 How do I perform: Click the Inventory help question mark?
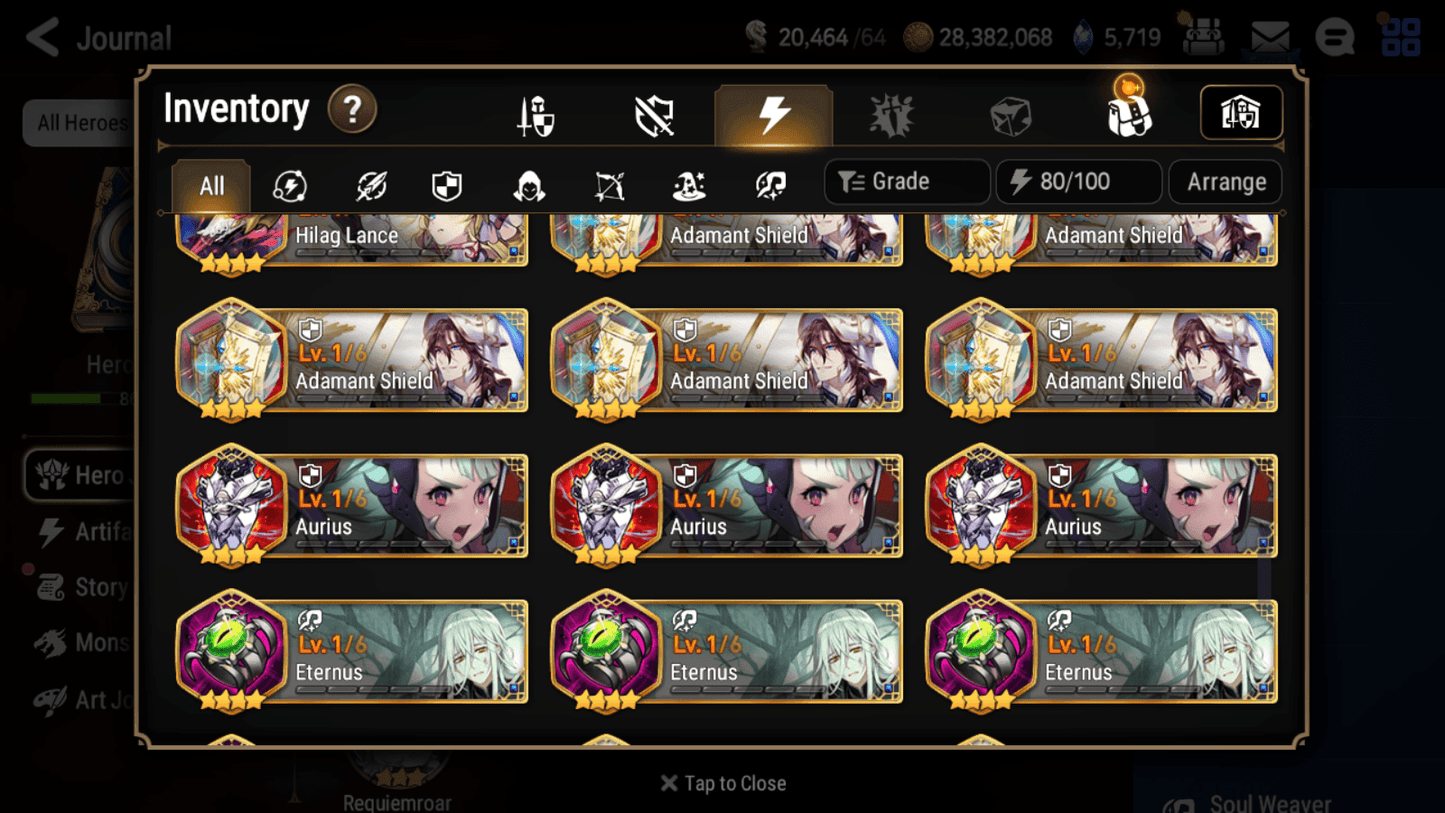click(352, 110)
